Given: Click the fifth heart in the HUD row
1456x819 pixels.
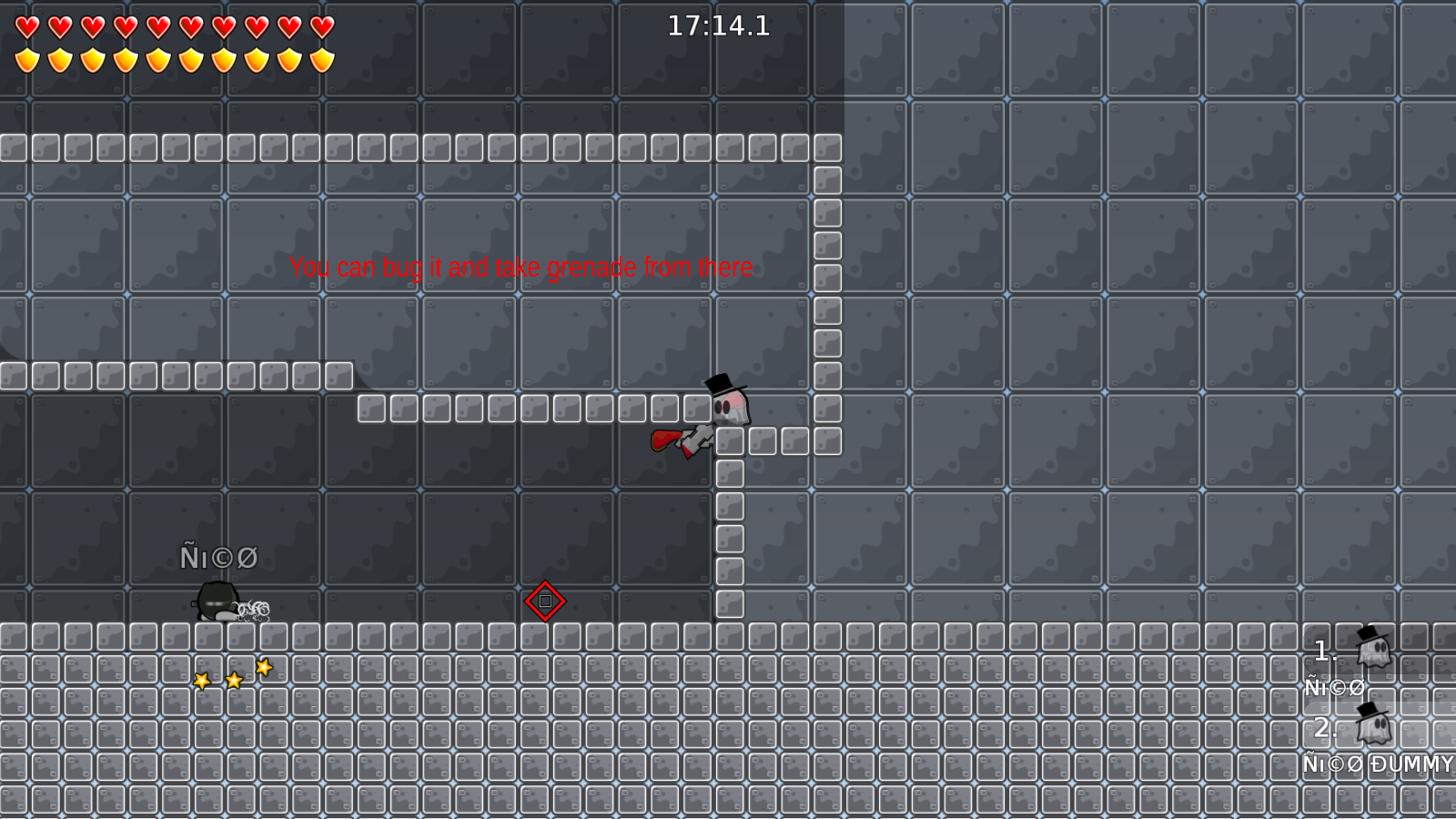Looking at the screenshot, I should [x=157, y=28].
